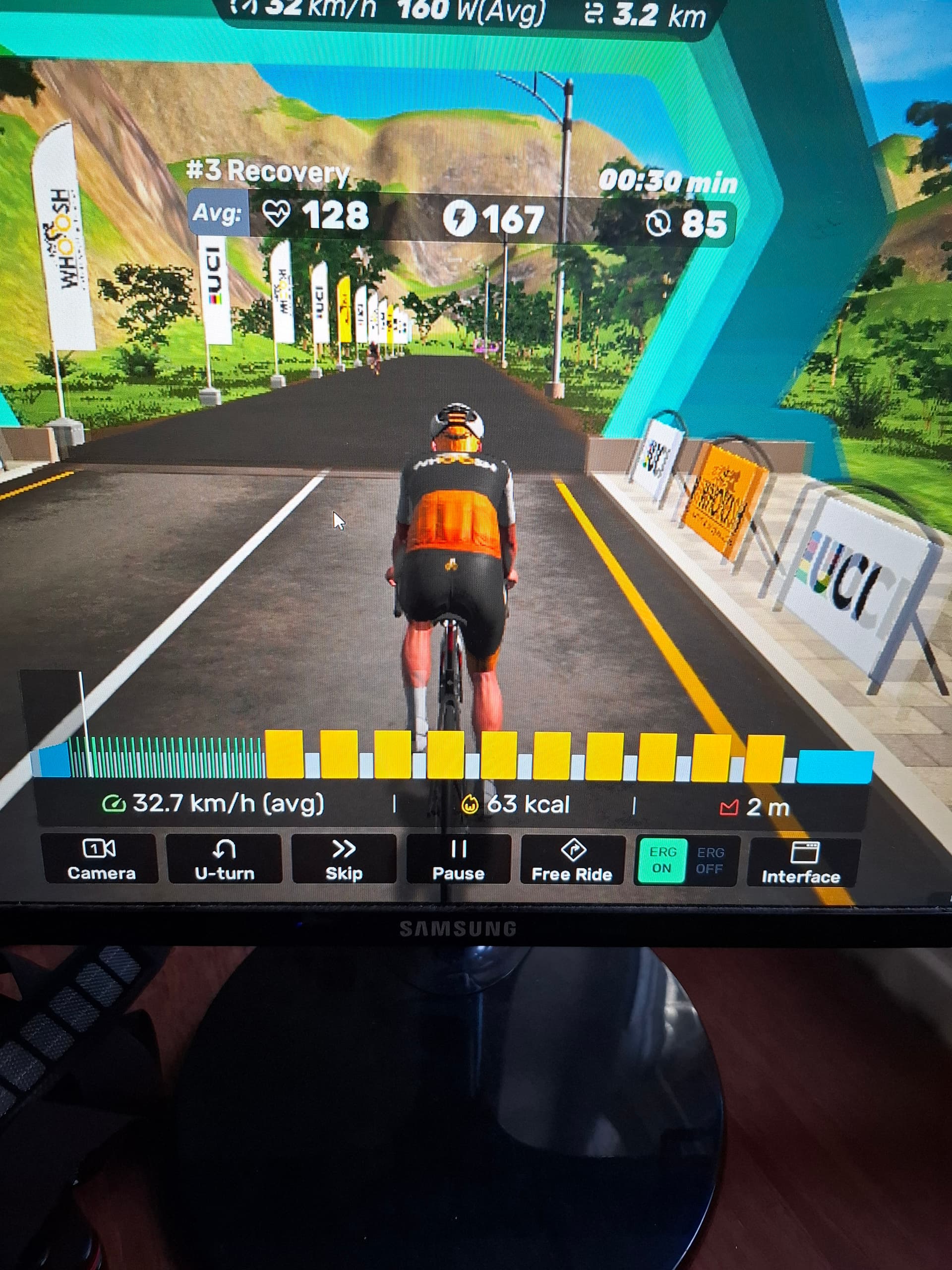
Task: Switch to Free Ride mode
Action: tap(572, 861)
